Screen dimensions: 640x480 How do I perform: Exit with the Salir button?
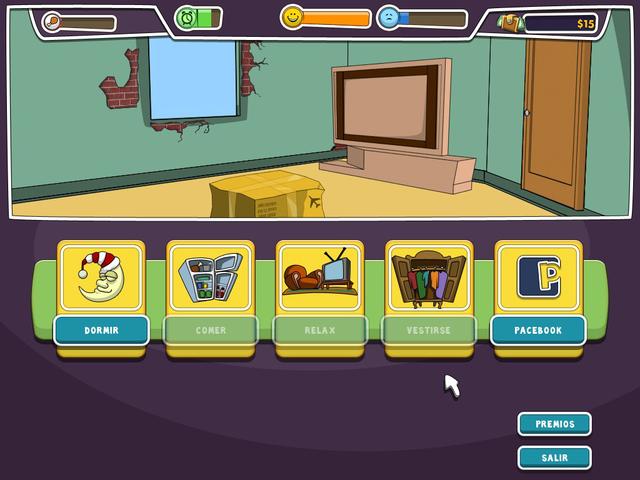(x=554, y=458)
